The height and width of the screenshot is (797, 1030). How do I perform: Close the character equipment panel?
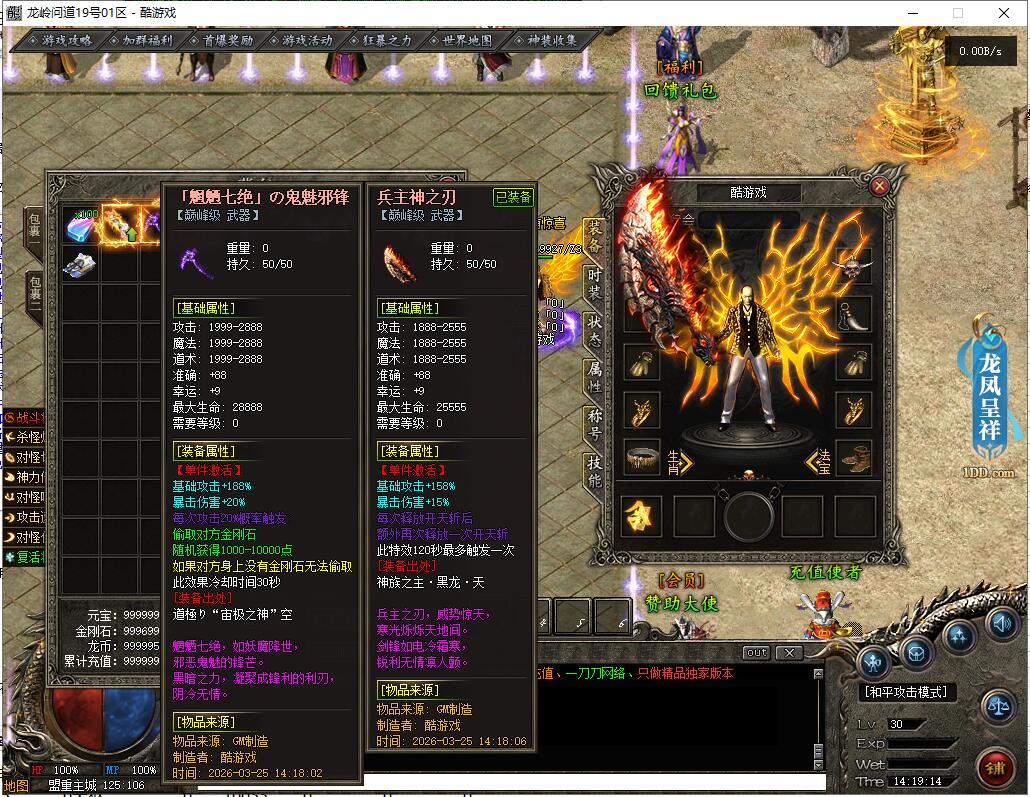[879, 186]
